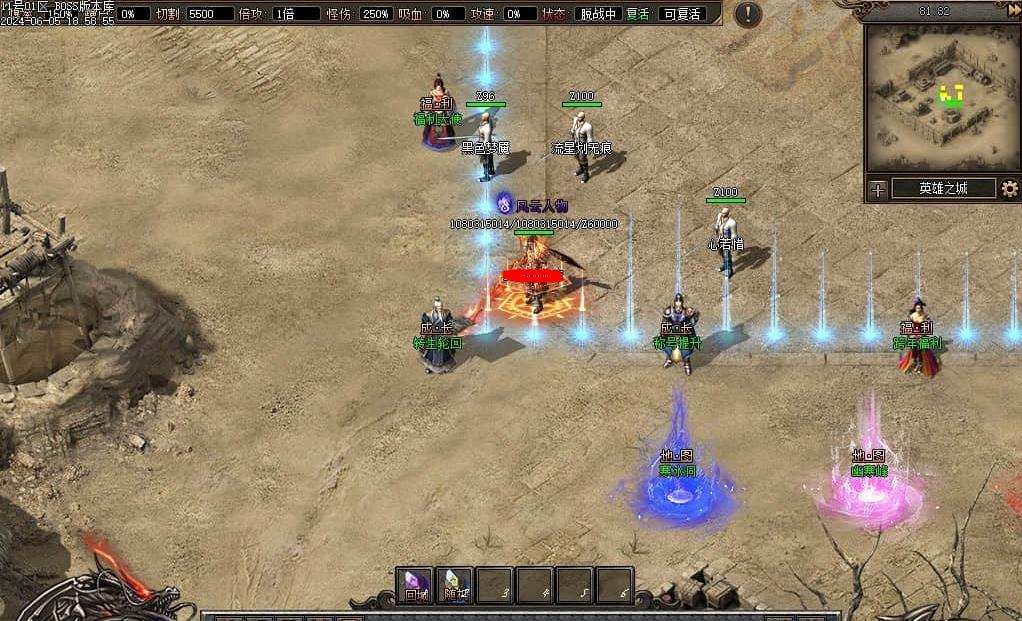Toggle the 可复活 revive button
Image resolution: width=1022 pixels, height=621 pixels.
pos(683,14)
